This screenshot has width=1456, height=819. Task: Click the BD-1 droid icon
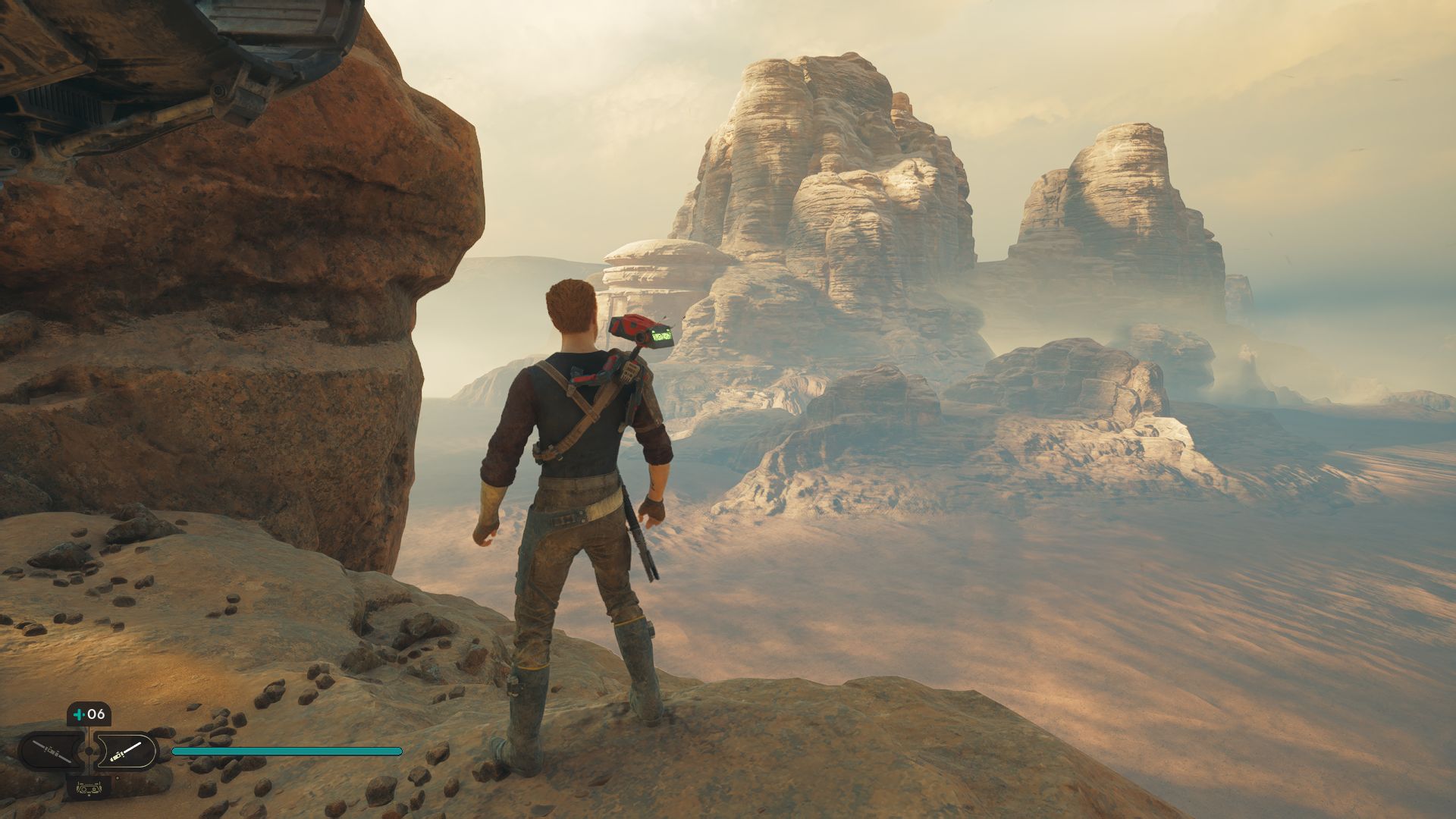point(89,786)
